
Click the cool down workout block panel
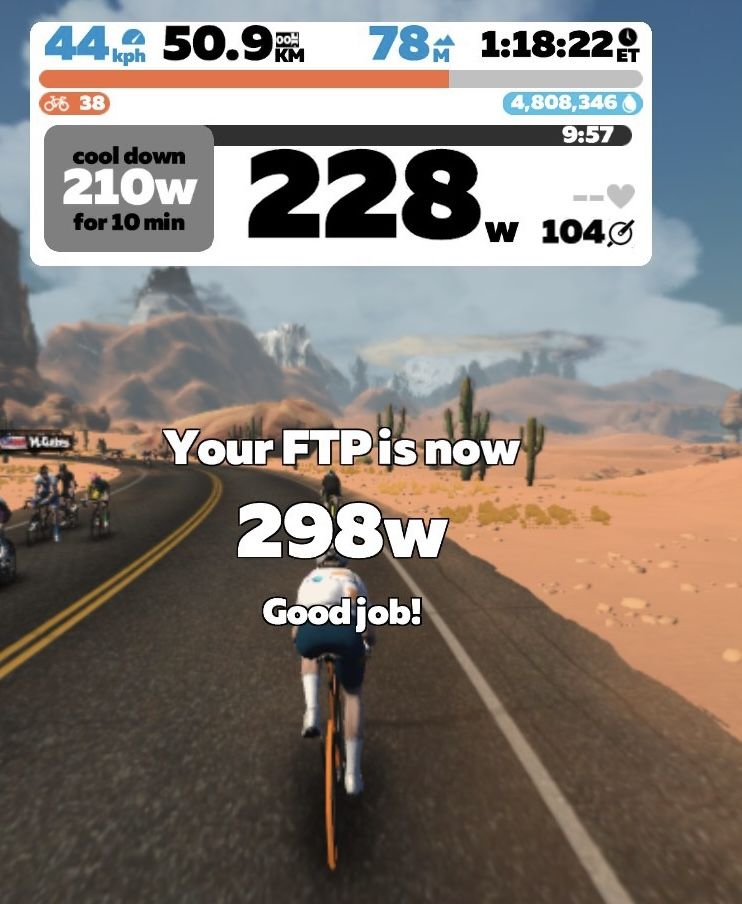pos(129,189)
